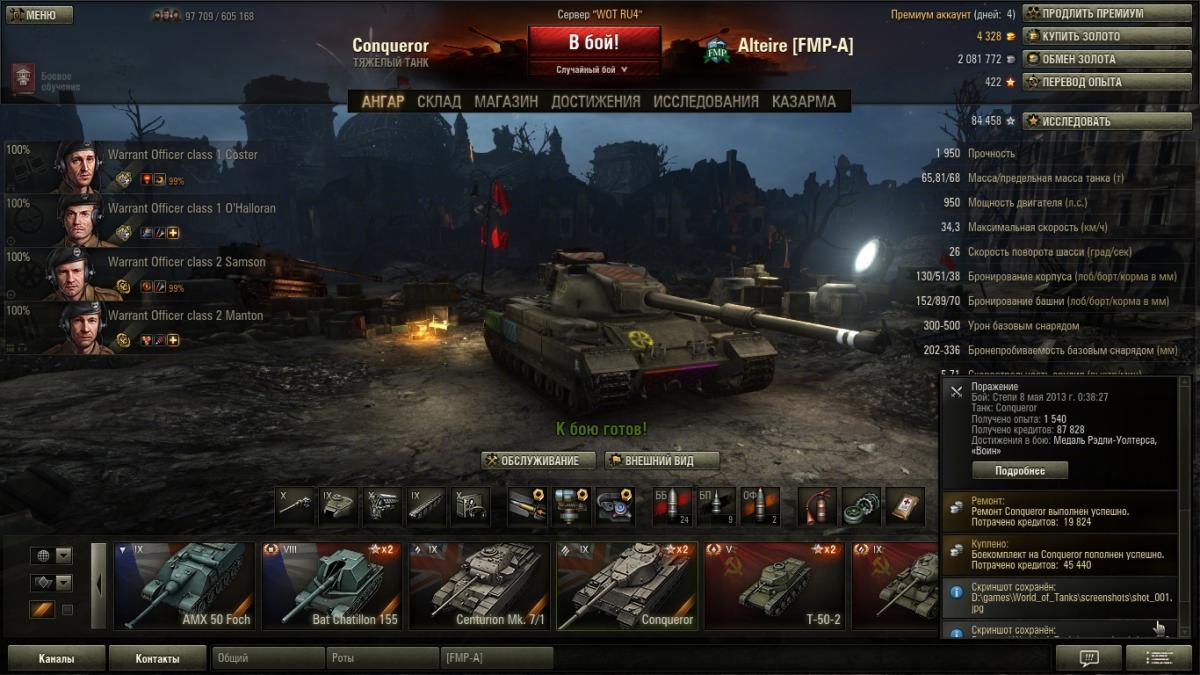Open the Достижения tab
The width and height of the screenshot is (1200, 675).
tap(595, 101)
